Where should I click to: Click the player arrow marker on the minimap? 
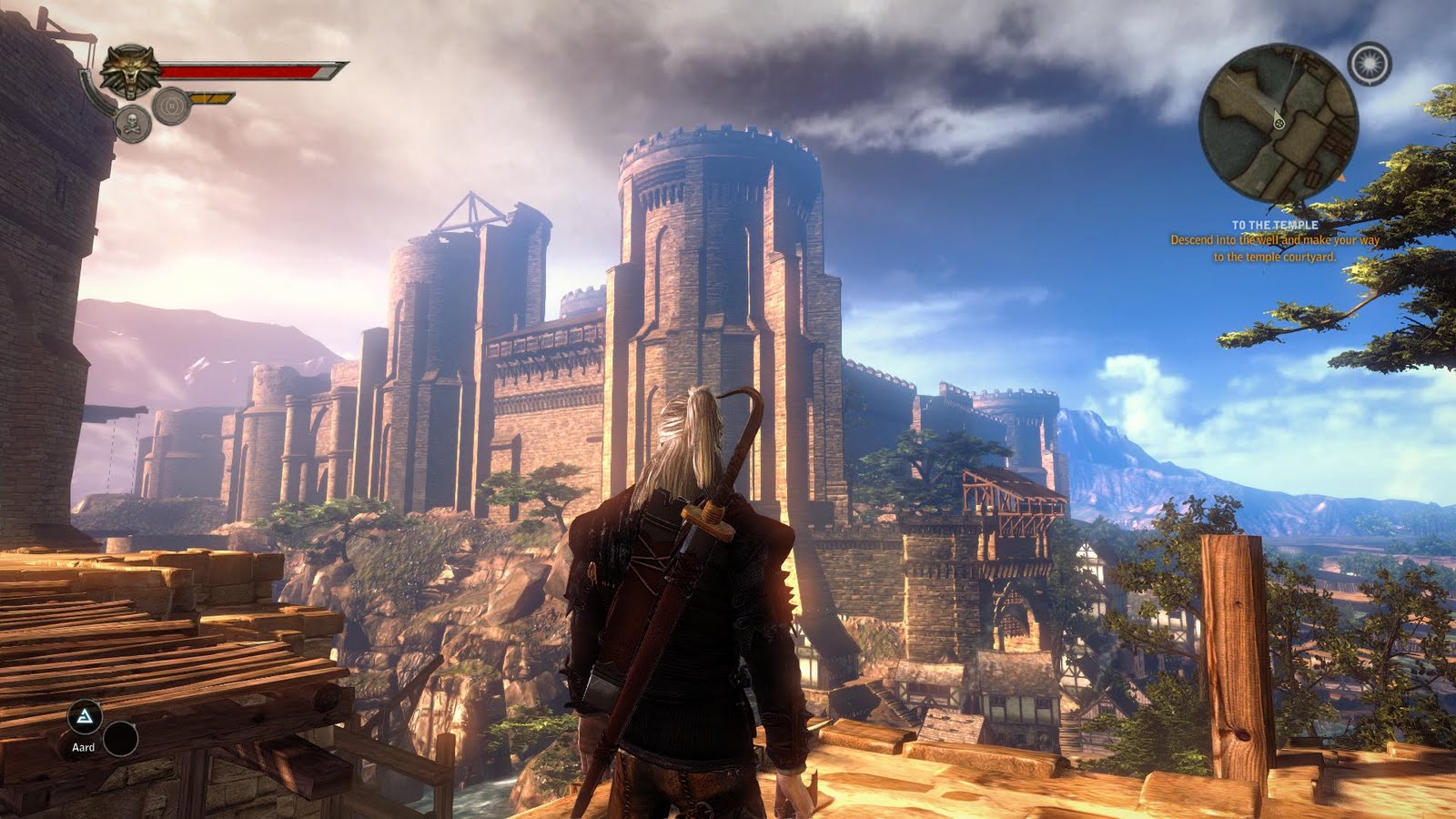pyautogui.click(x=1279, y=123)
